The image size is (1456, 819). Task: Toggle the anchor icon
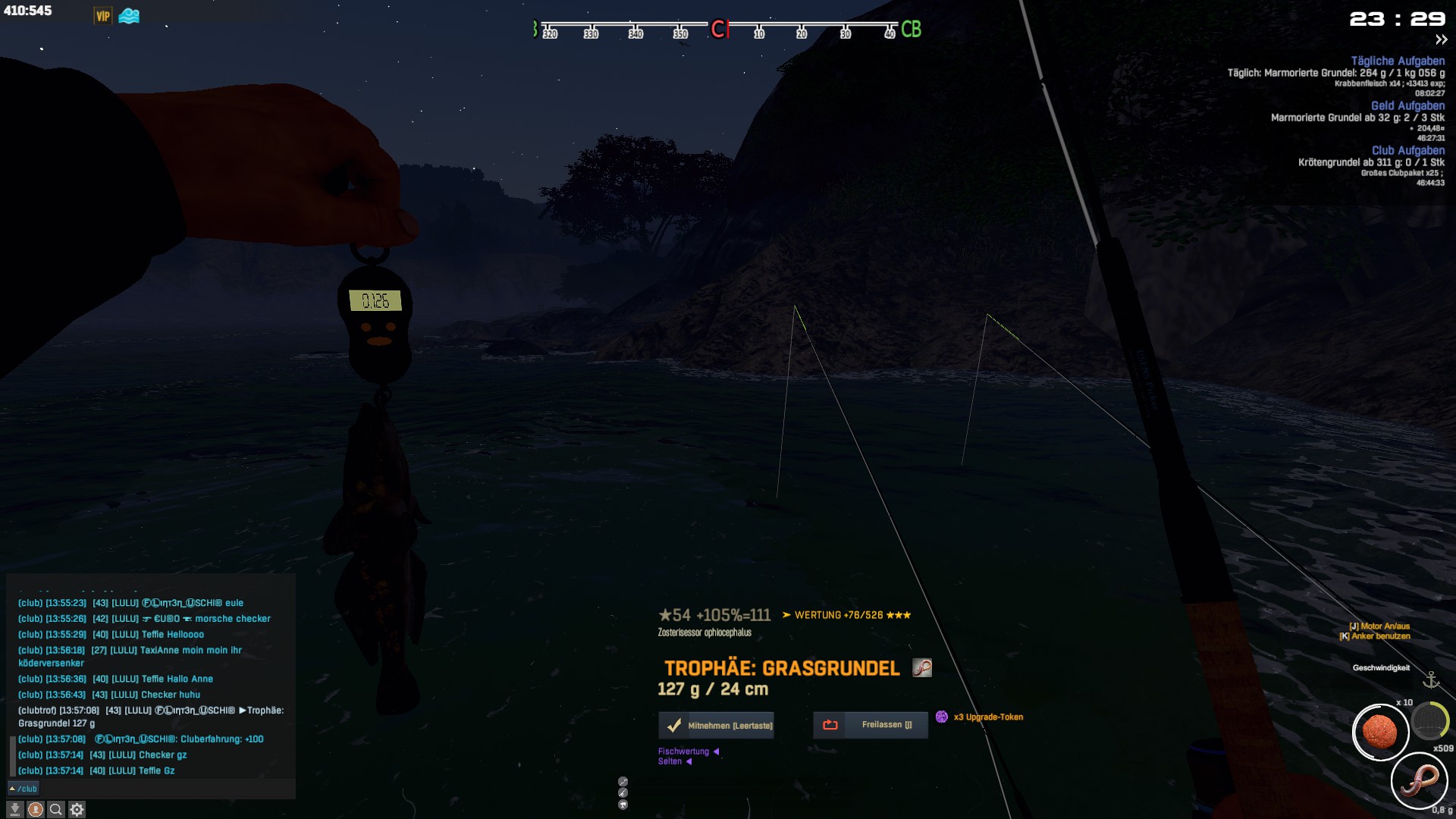pyautogui.click(x=1431, y=679)
